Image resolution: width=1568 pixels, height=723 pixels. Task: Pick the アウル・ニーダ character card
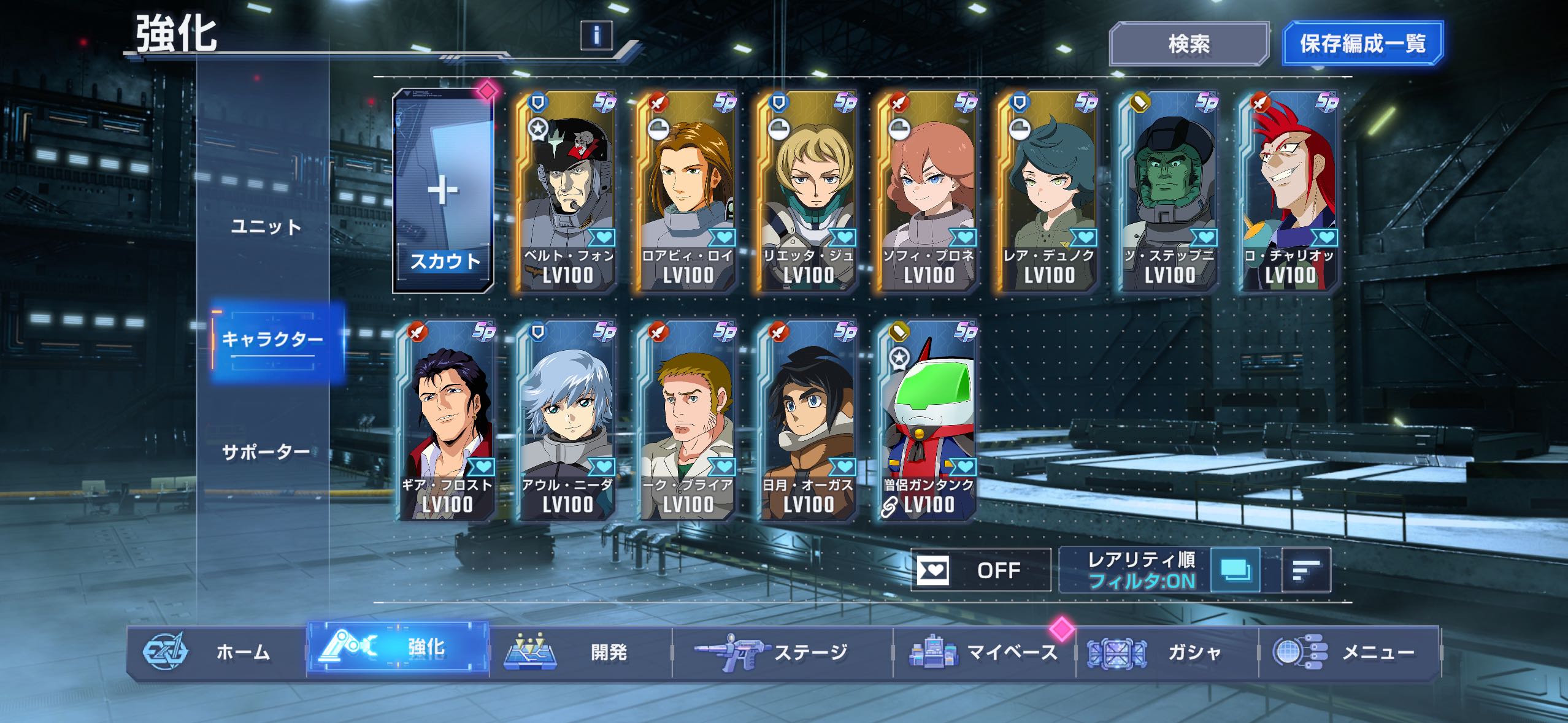click(x=566, y=421)
